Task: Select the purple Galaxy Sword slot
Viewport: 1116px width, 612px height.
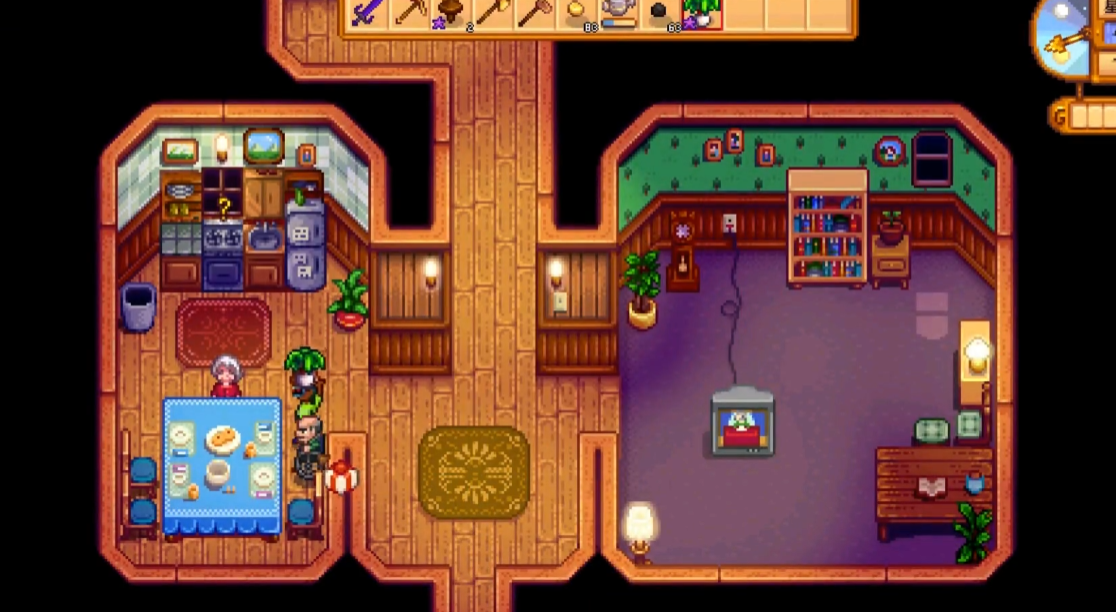Action: point(366,13)
